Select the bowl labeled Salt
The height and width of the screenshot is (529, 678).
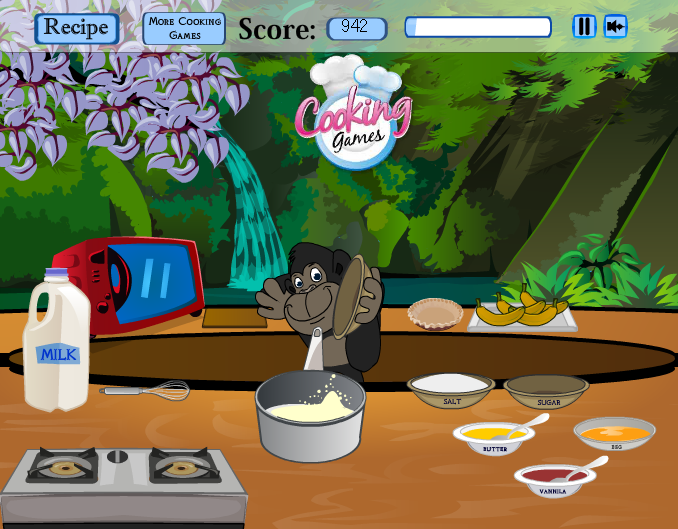pyautogui.click(x=451, y=389)
